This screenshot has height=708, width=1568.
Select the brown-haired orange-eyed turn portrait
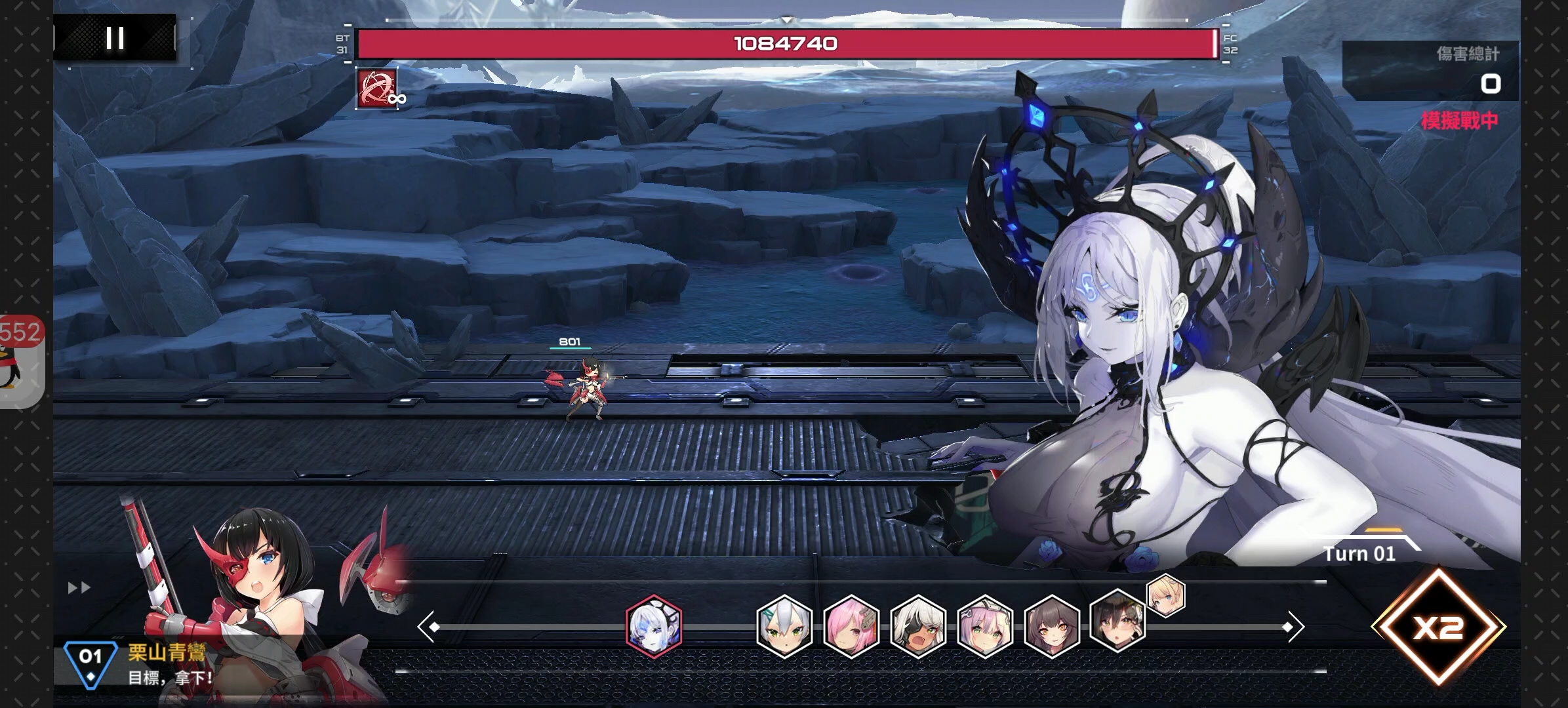[x=1052, y=626]
